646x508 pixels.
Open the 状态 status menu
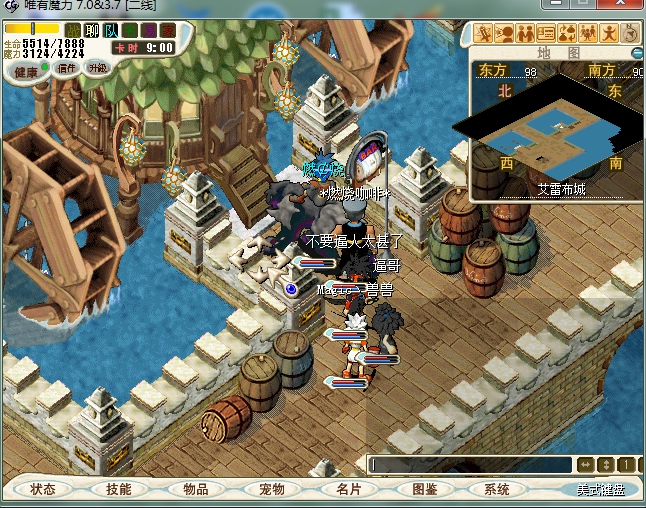[43, 489]
